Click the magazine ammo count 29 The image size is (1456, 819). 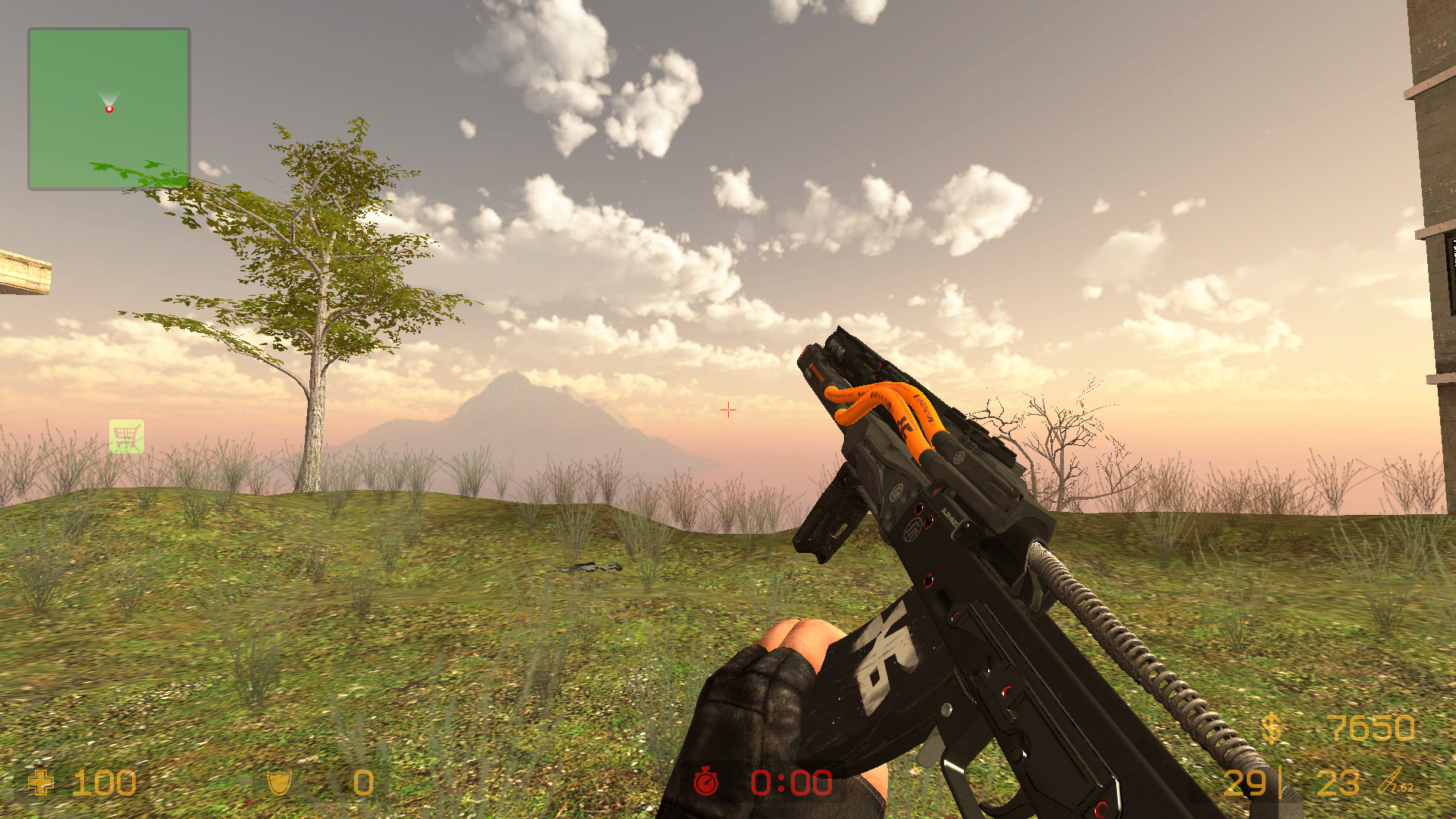pyautogui.click(x=1244, y=783)
